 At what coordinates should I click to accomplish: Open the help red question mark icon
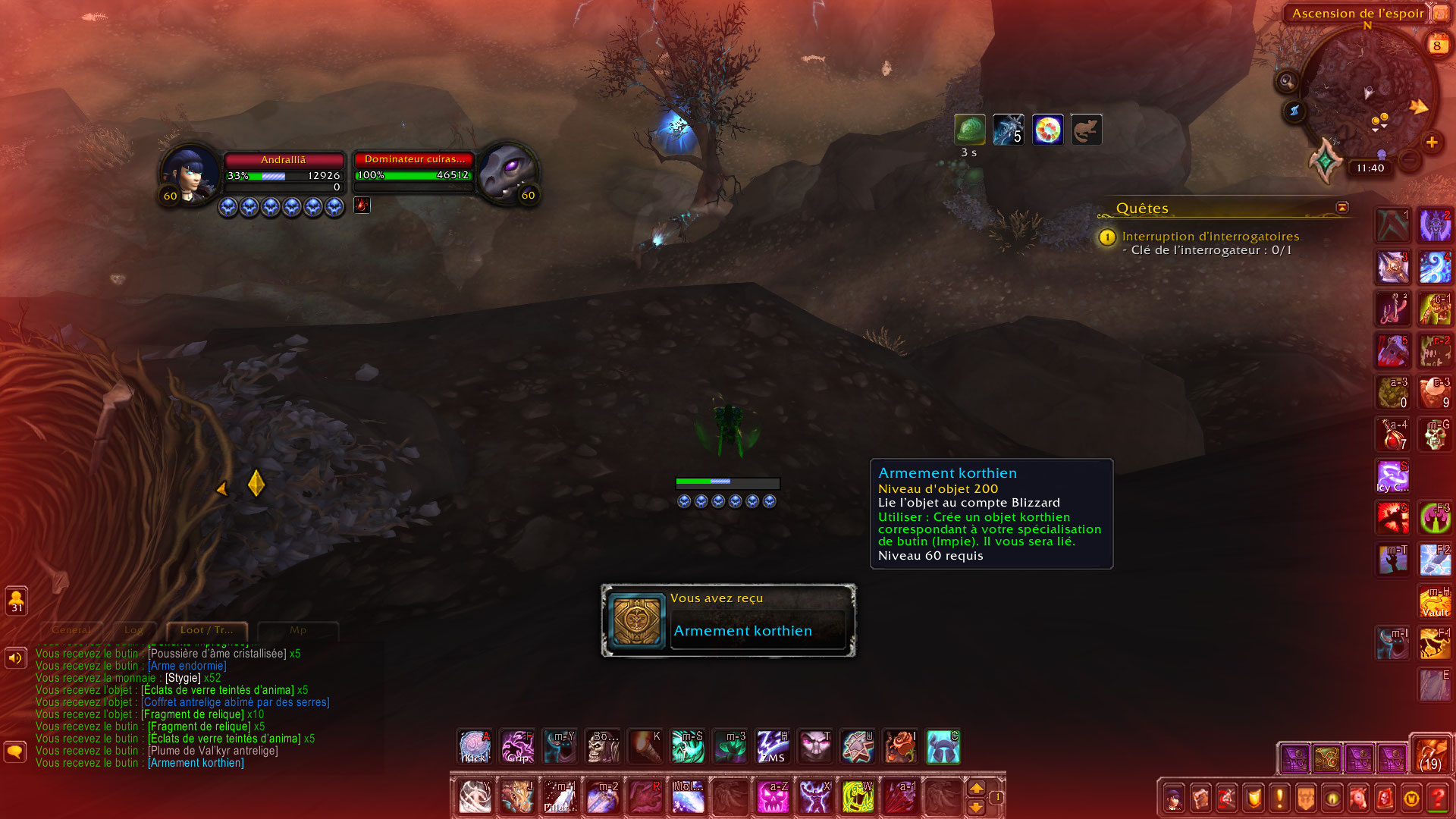1438,797
